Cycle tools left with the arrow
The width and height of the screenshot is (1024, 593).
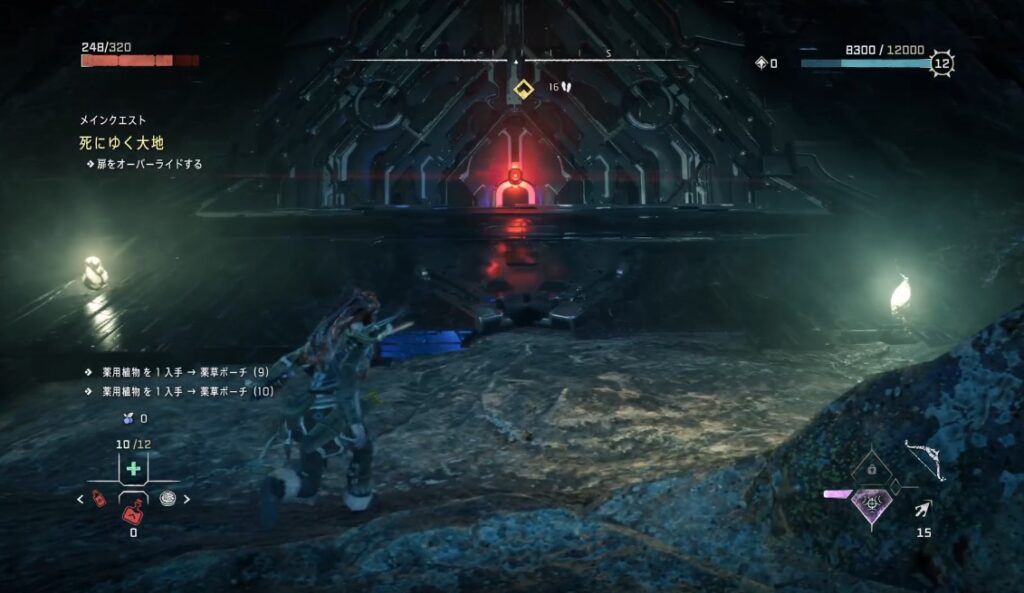(x=81, y=499)
